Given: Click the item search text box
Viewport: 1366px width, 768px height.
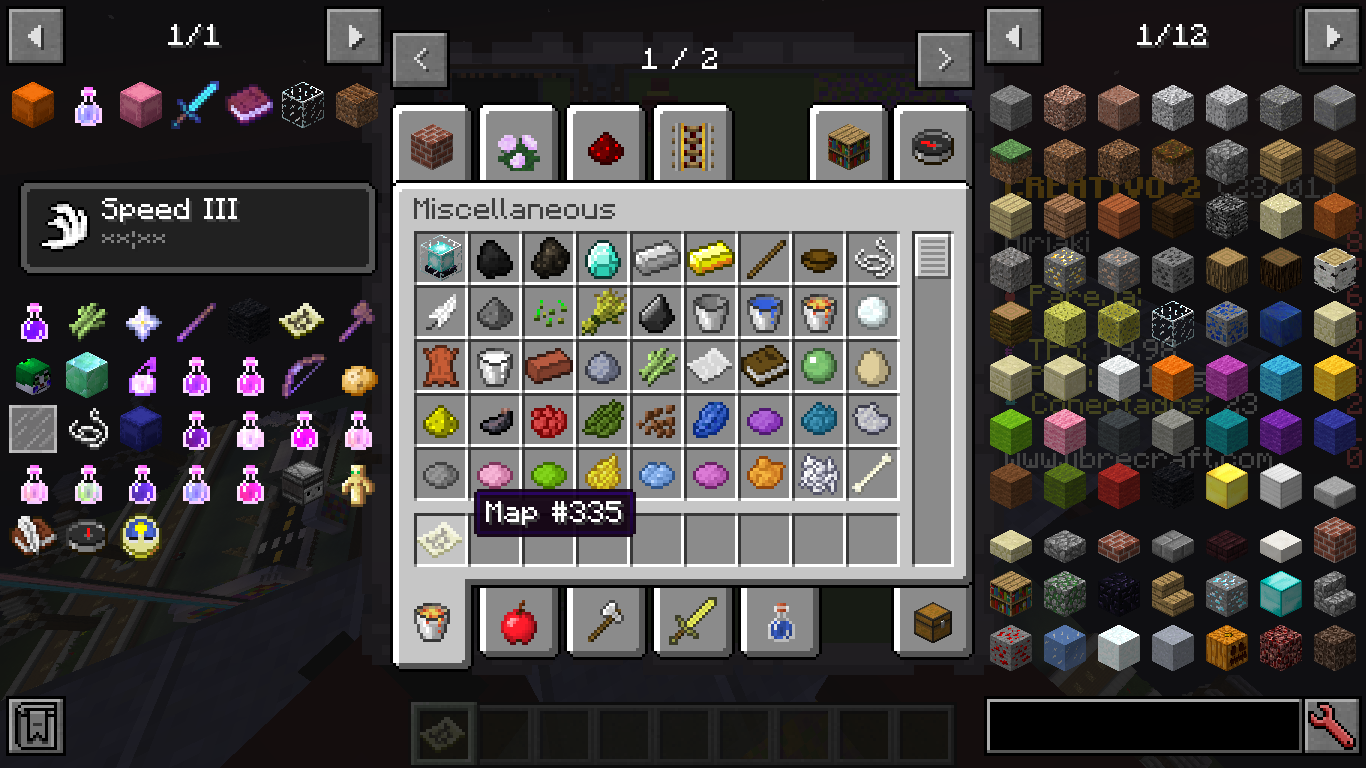Looking at the screenshot, I should [1143, 726].
